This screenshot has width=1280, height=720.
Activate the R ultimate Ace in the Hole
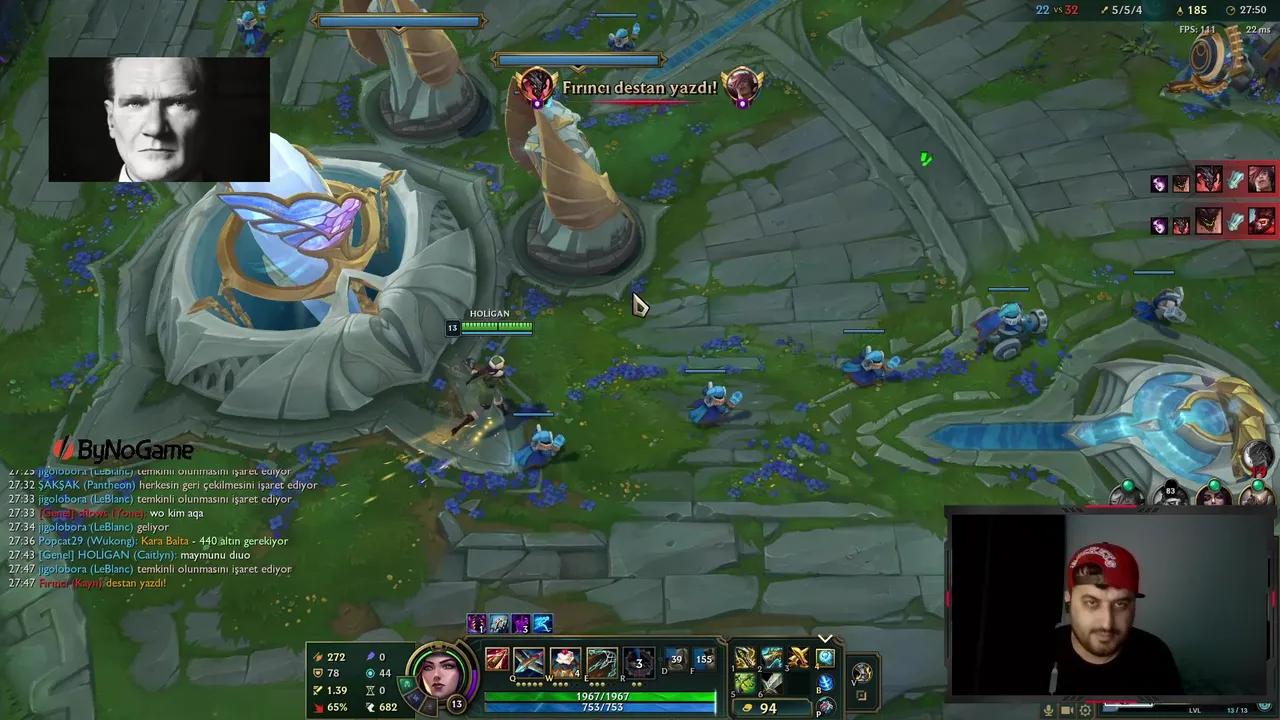point(637,662)
